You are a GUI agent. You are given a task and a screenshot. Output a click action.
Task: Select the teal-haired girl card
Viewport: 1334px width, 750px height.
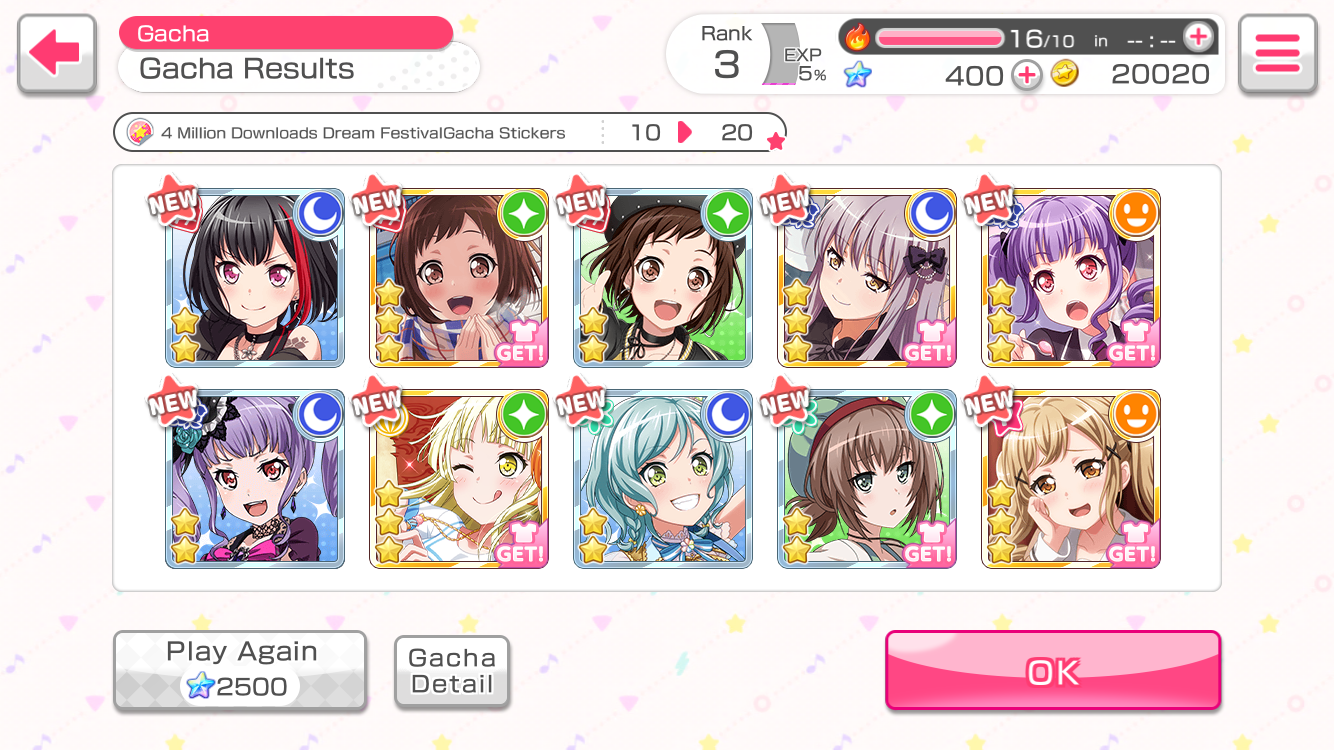[662, 480]
